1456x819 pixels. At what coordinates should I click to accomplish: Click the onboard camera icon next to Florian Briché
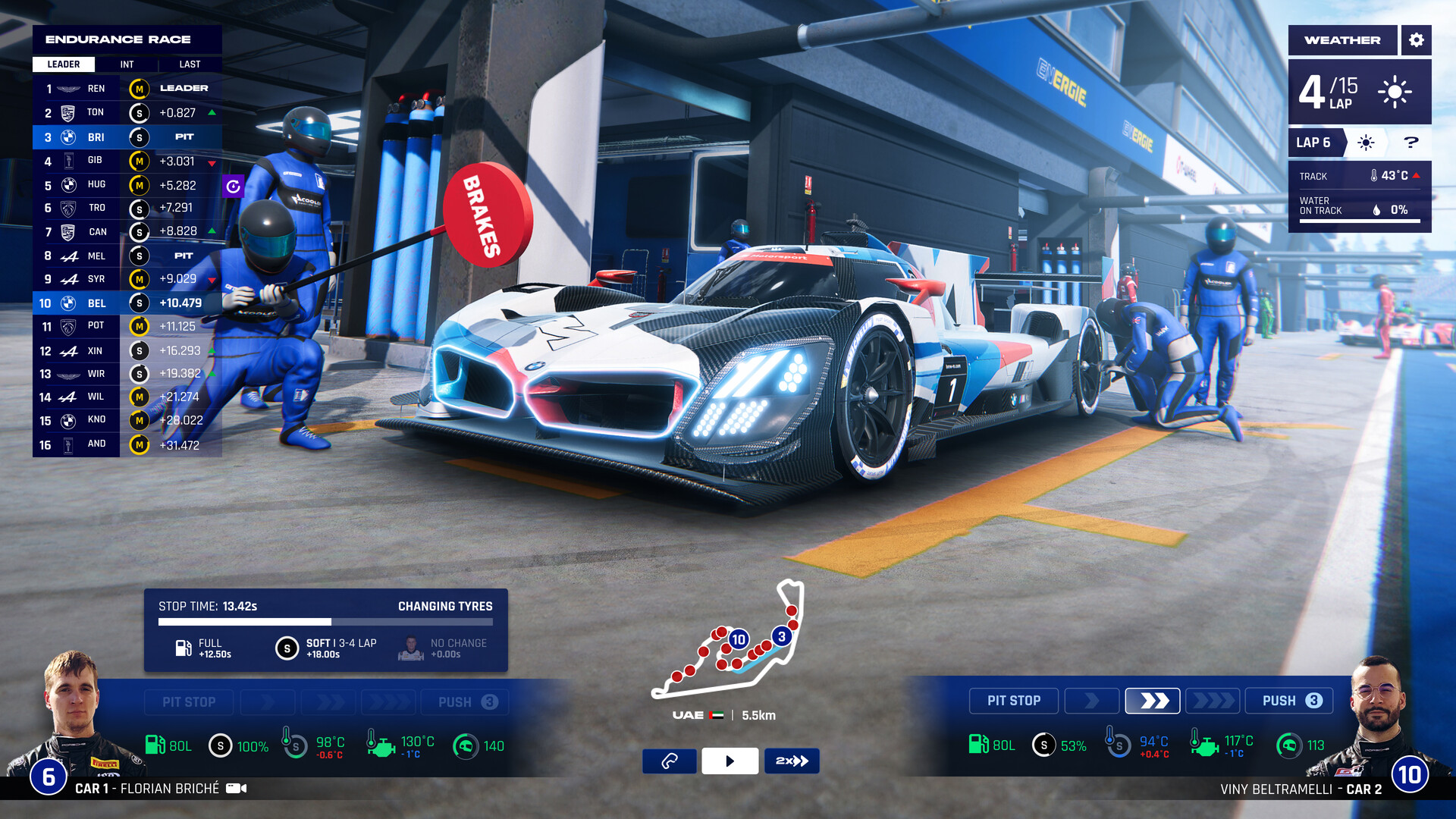click(236, 788)
